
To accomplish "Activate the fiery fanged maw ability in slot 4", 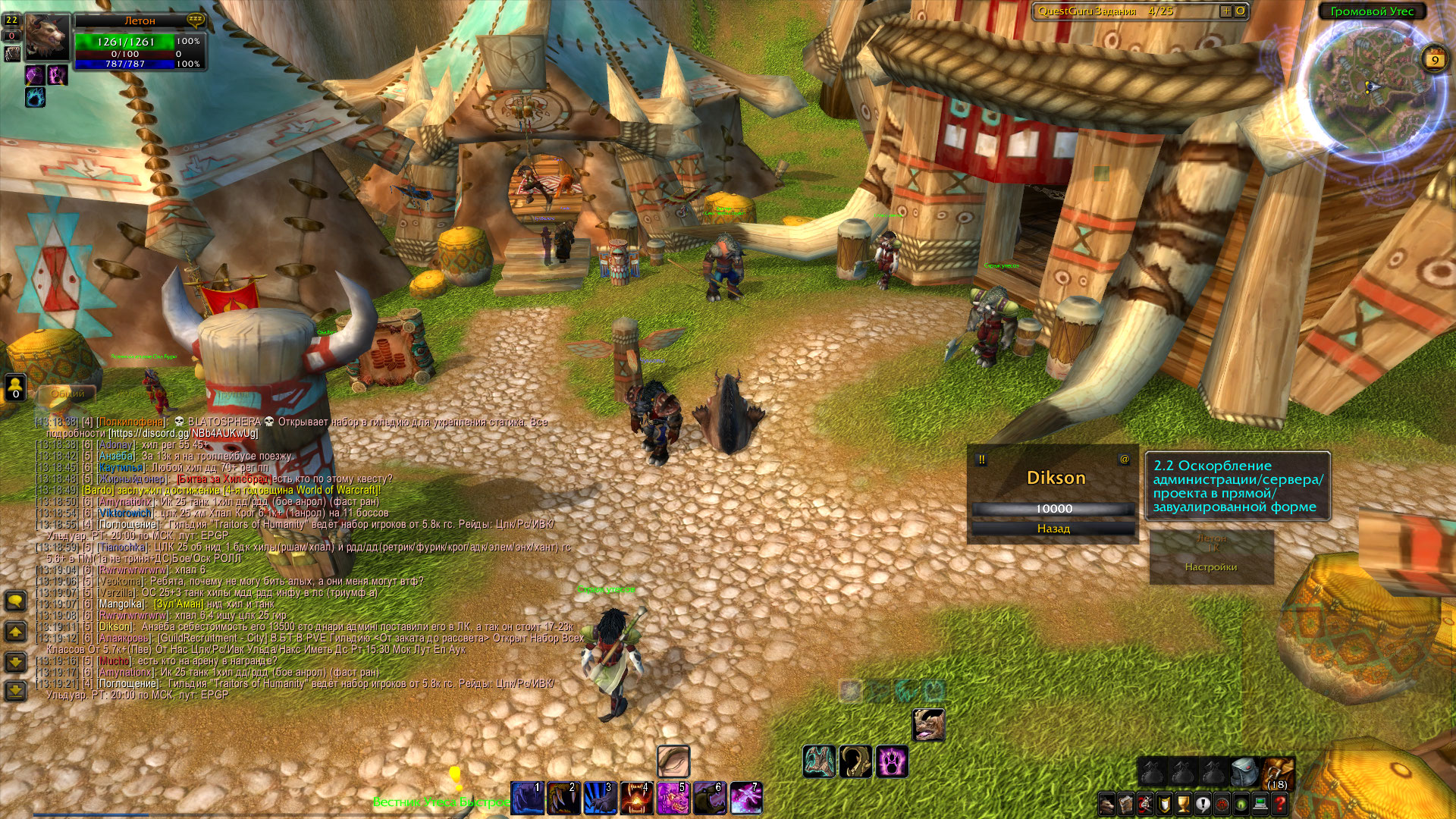I will pos(635,799).
